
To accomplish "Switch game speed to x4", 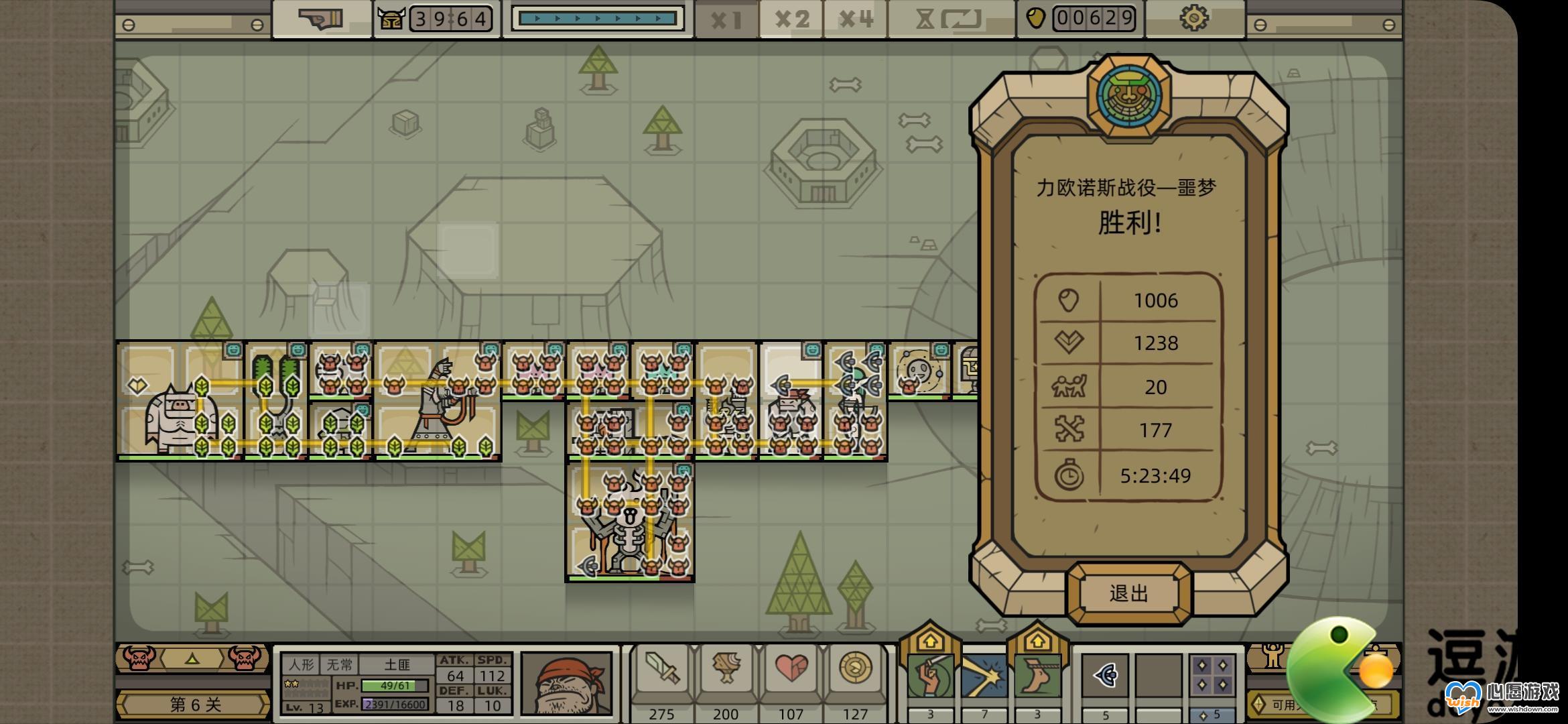I will [x=856, y=19].
